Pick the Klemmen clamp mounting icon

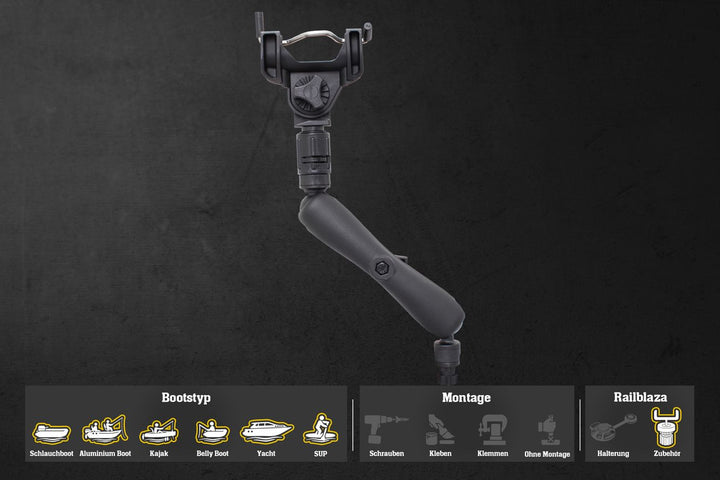point(493,430)
